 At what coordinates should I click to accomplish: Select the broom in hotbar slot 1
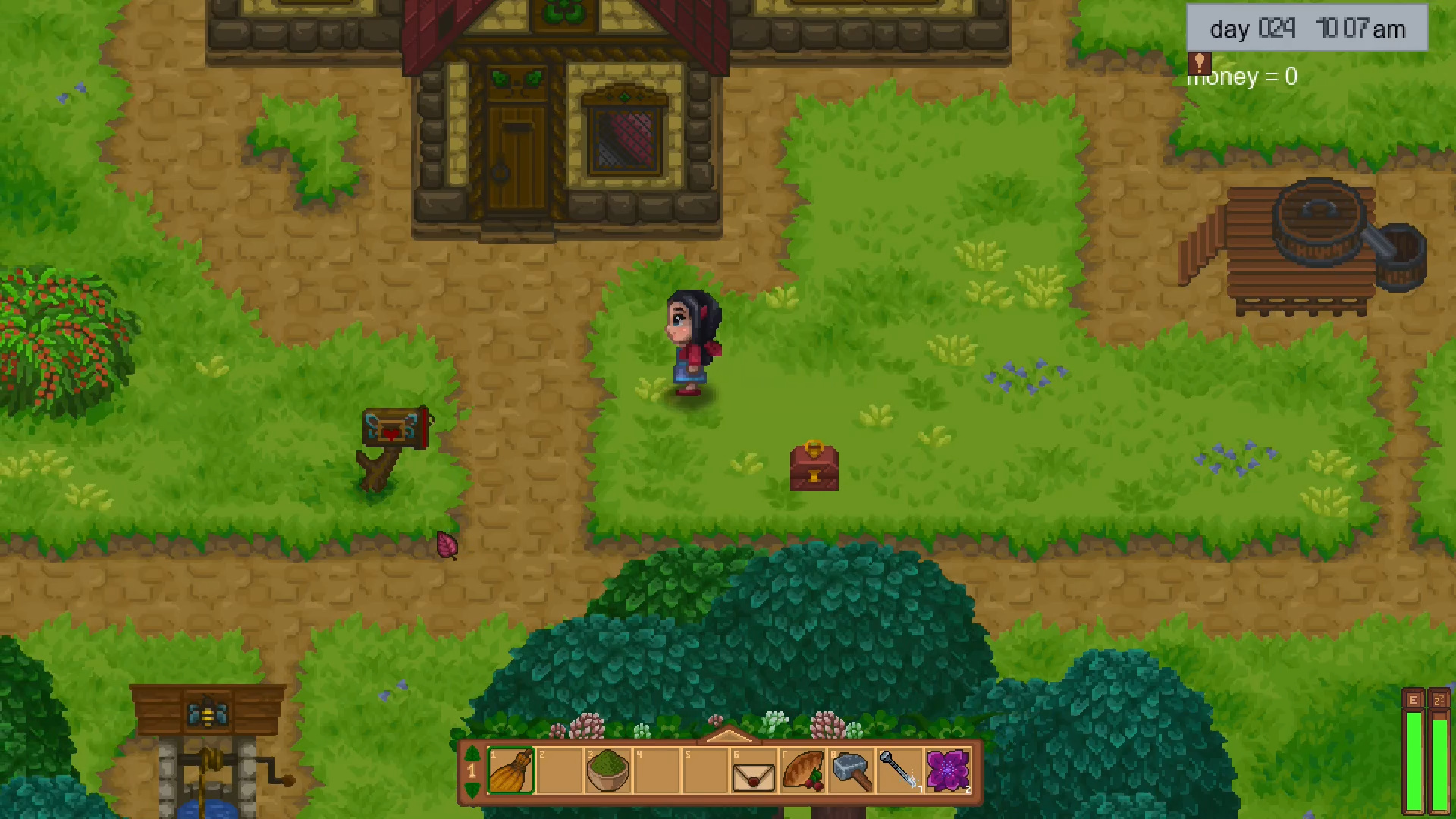(x=510, y=771)
